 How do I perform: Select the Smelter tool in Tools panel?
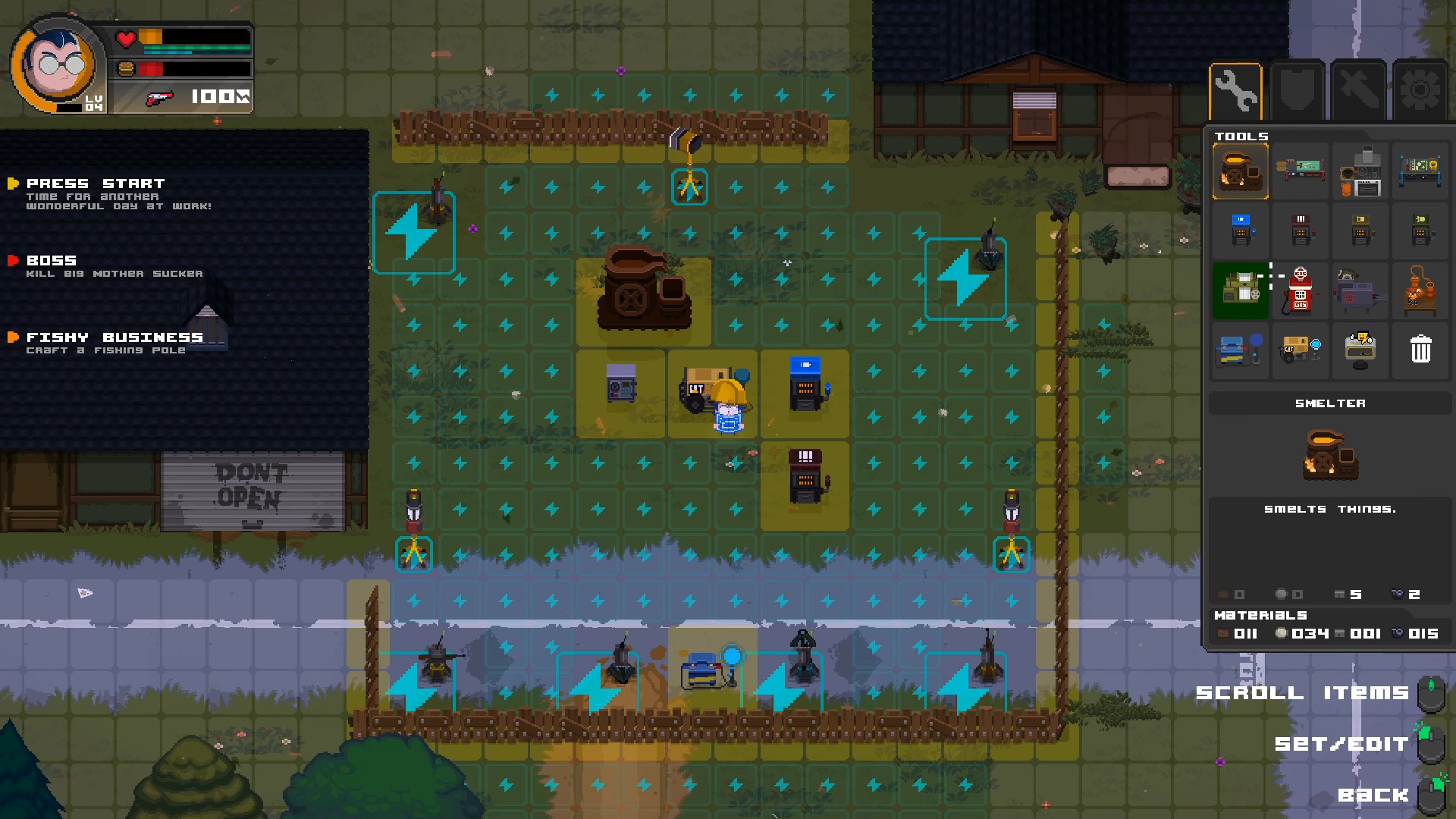pos(1240,170)
